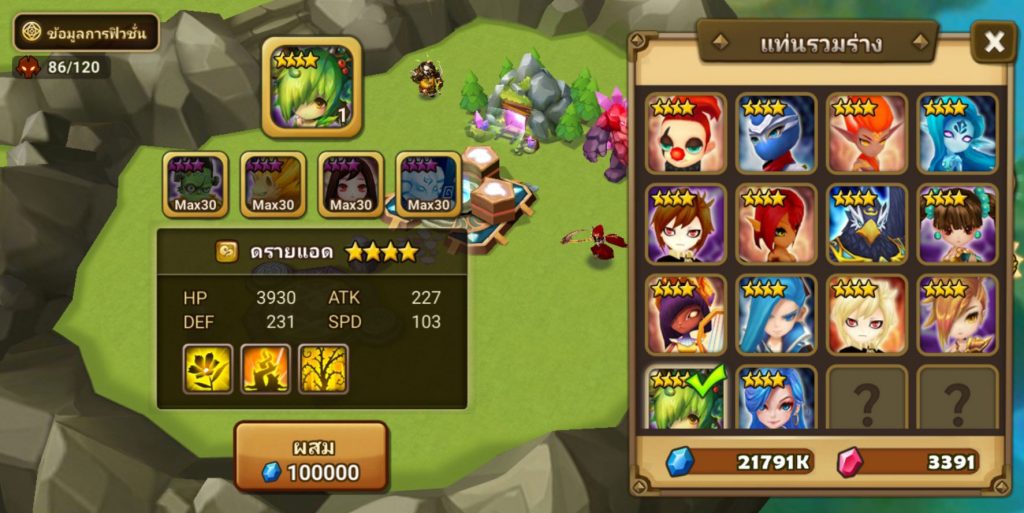Image resolution: width=1024 pixels, height=513 pixels.
Task: Inspect the yellow tangled roots skill icon
Action: [x=323, y=369]
